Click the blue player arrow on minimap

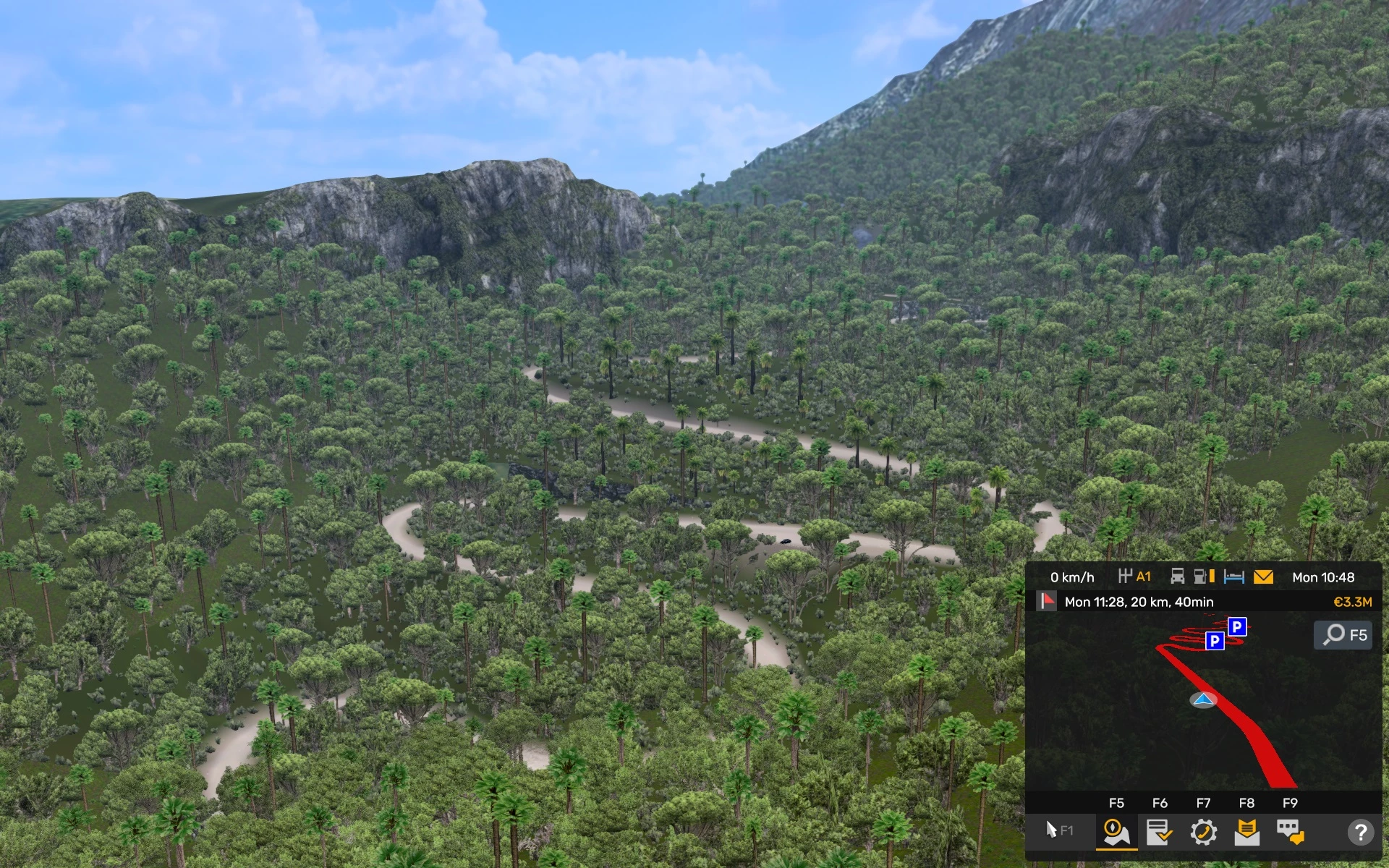(1203, 699)
